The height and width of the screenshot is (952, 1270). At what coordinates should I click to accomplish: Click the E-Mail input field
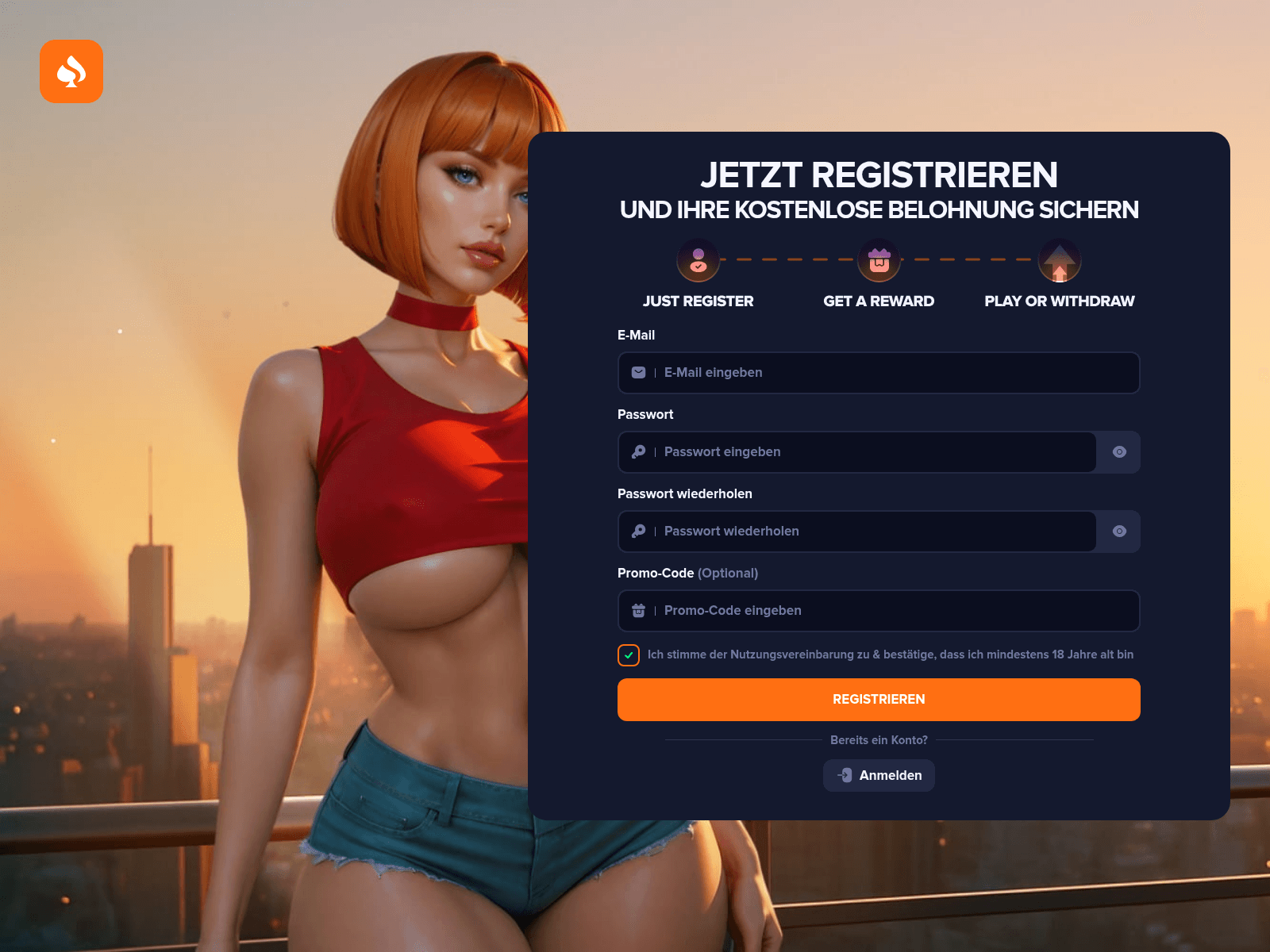pos(878,373)
